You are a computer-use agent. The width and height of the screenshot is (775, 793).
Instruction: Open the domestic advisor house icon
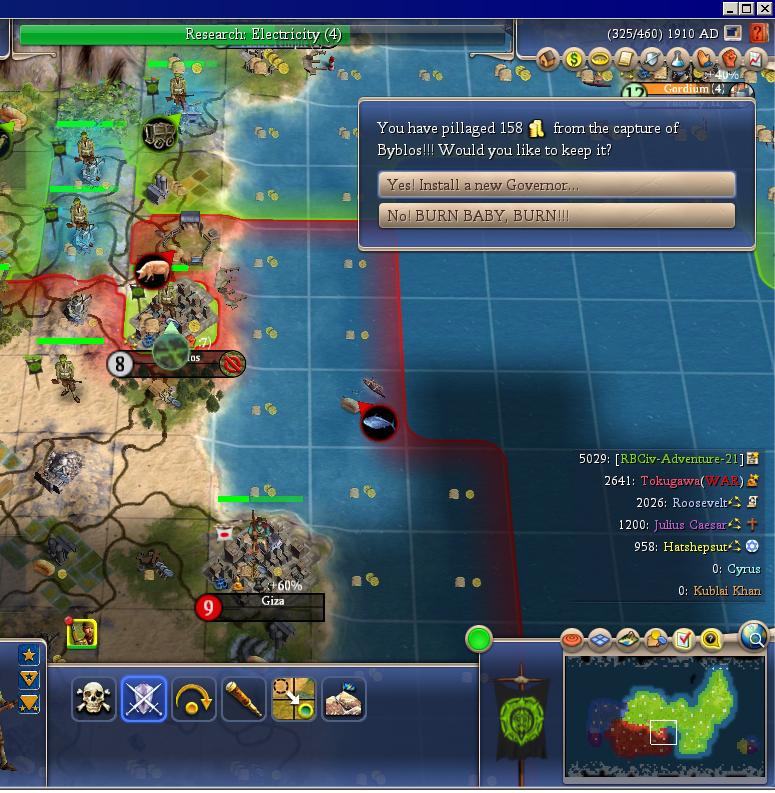click(548, 59)
